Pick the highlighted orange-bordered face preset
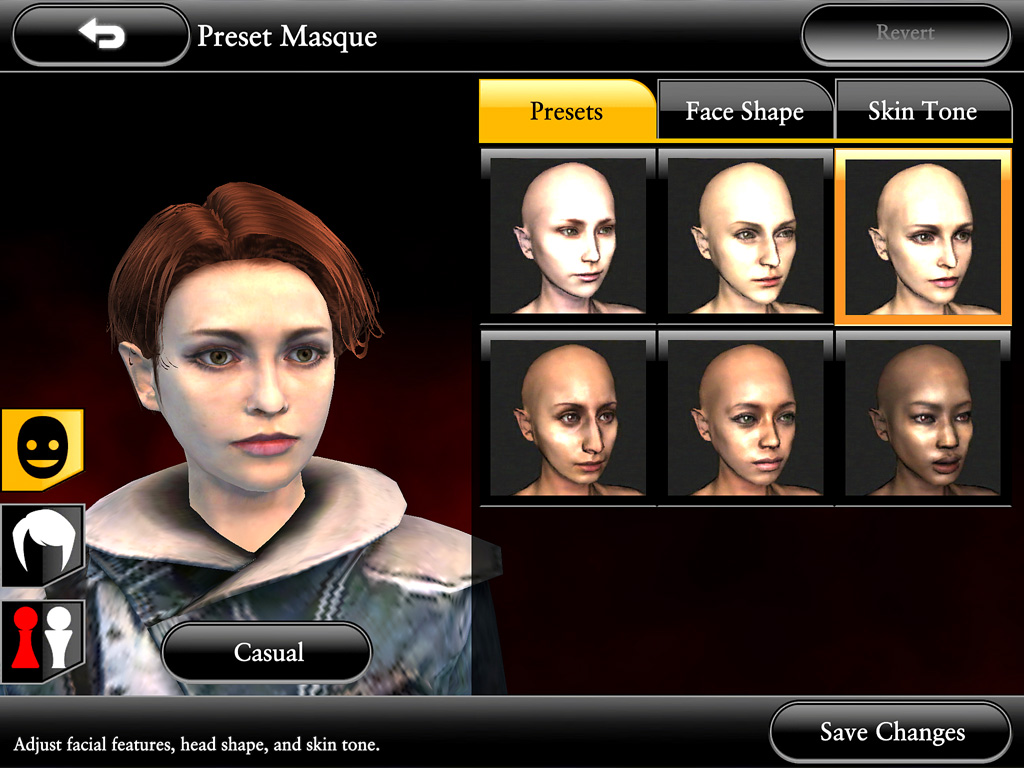Screen dimensions: 1024x768 pos(922,237)
